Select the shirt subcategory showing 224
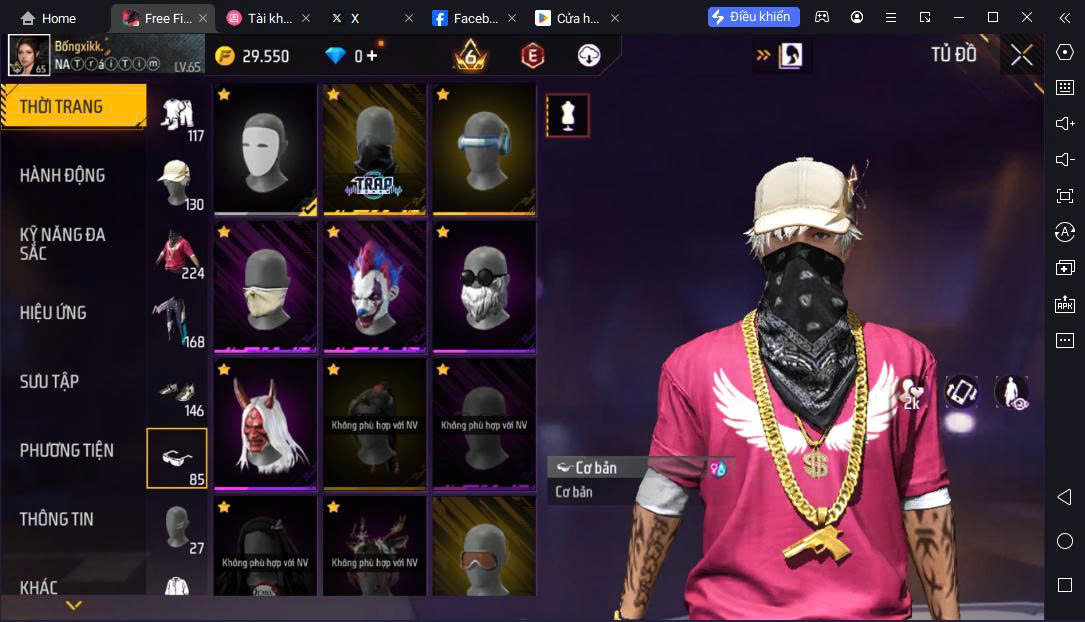 [x=177, y=252]
